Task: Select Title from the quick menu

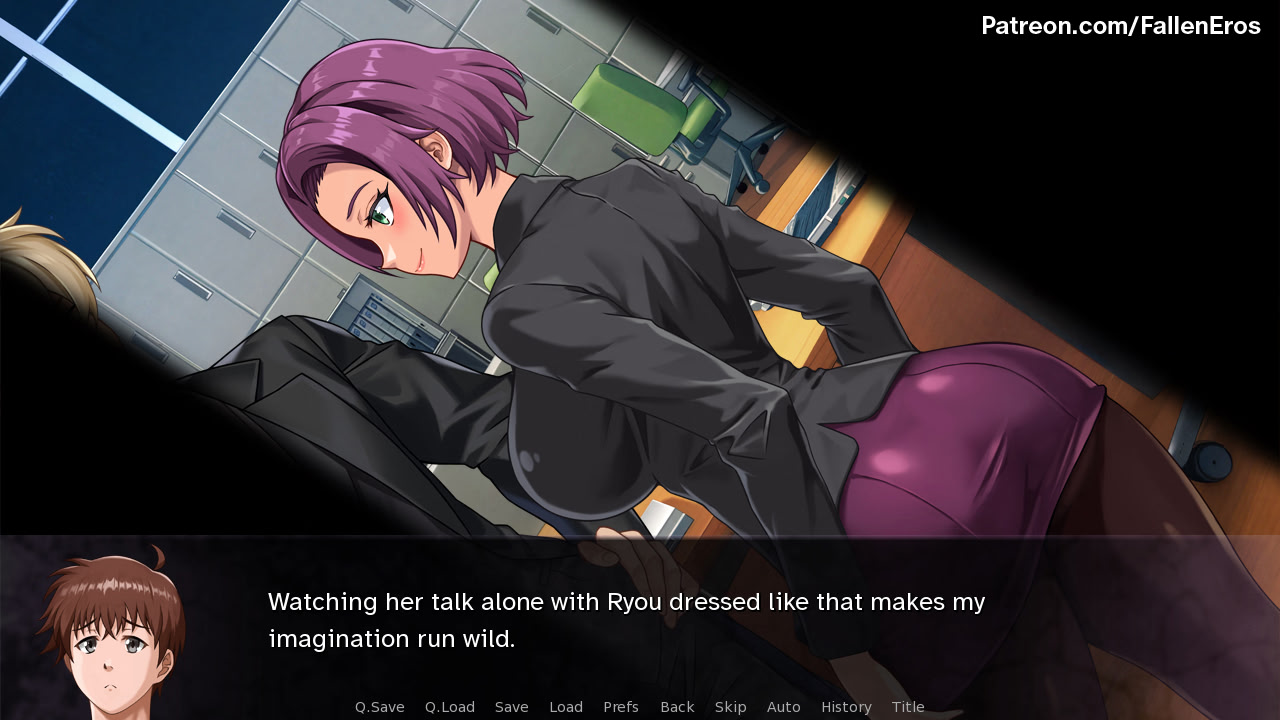Action: pos(908,706)
